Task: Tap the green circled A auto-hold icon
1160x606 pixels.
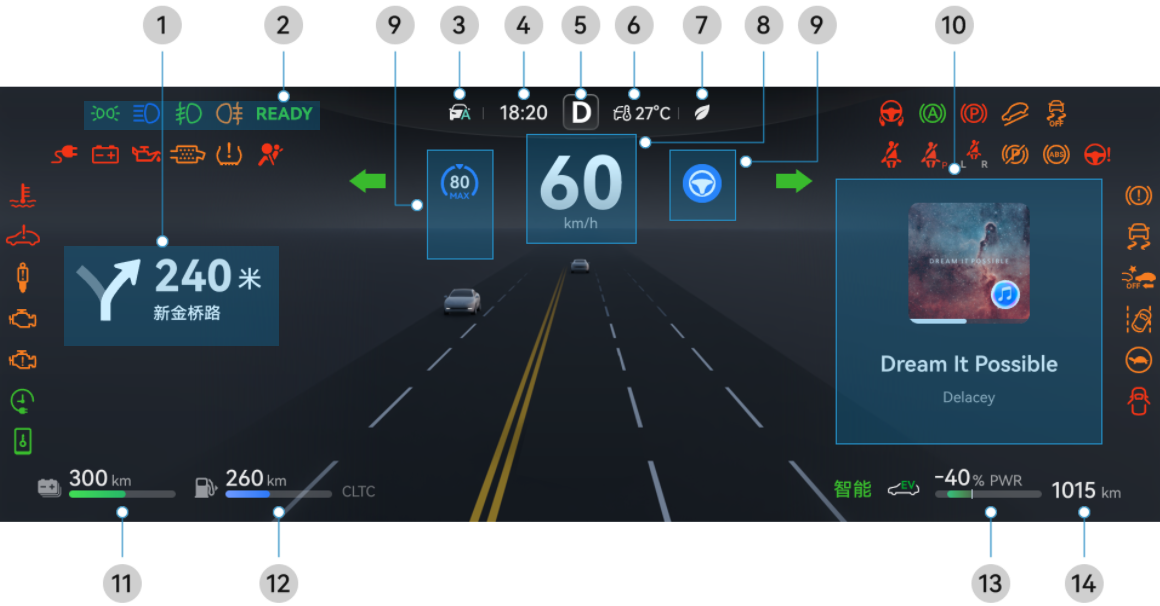Action: [932, 113]
